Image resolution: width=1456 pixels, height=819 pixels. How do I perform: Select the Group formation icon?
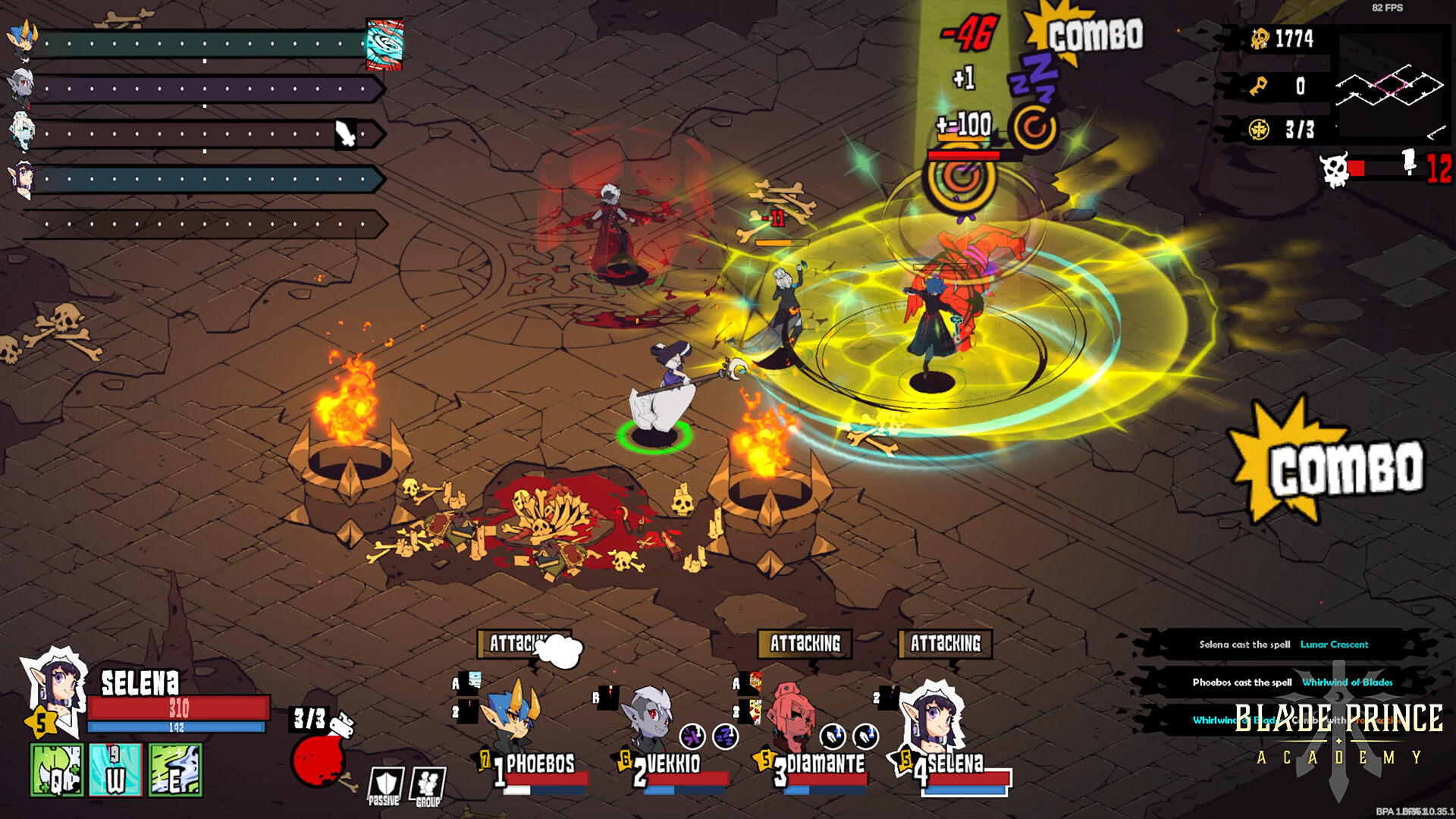point(427,781)
